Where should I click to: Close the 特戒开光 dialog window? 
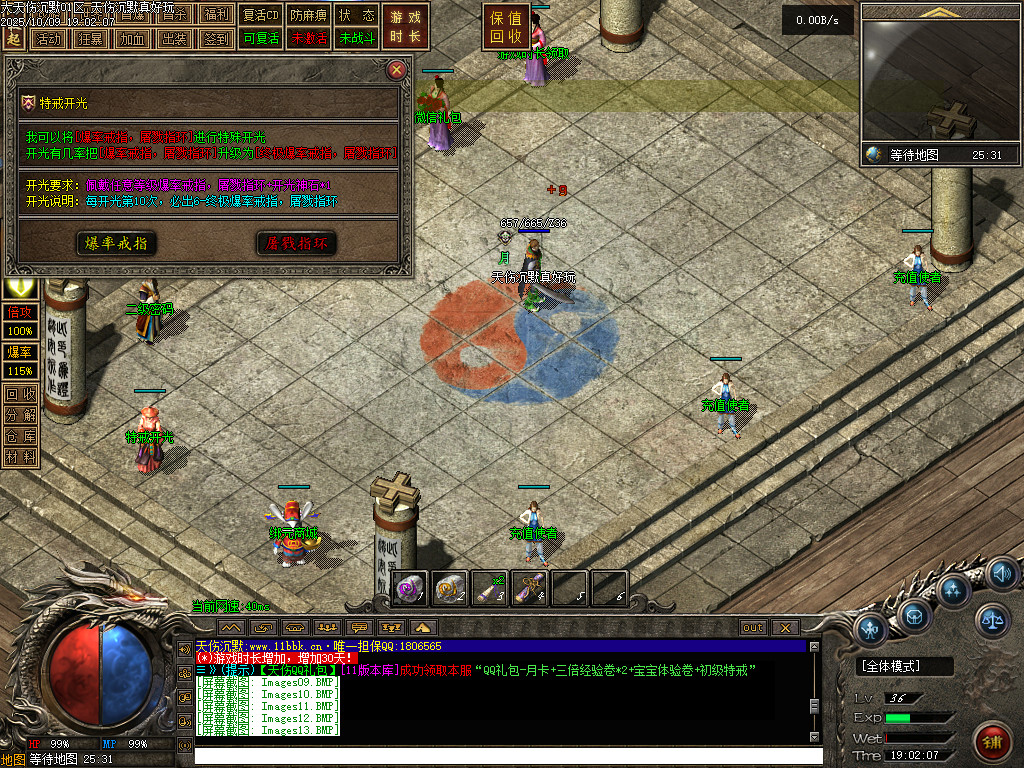(x=397, y=70)
